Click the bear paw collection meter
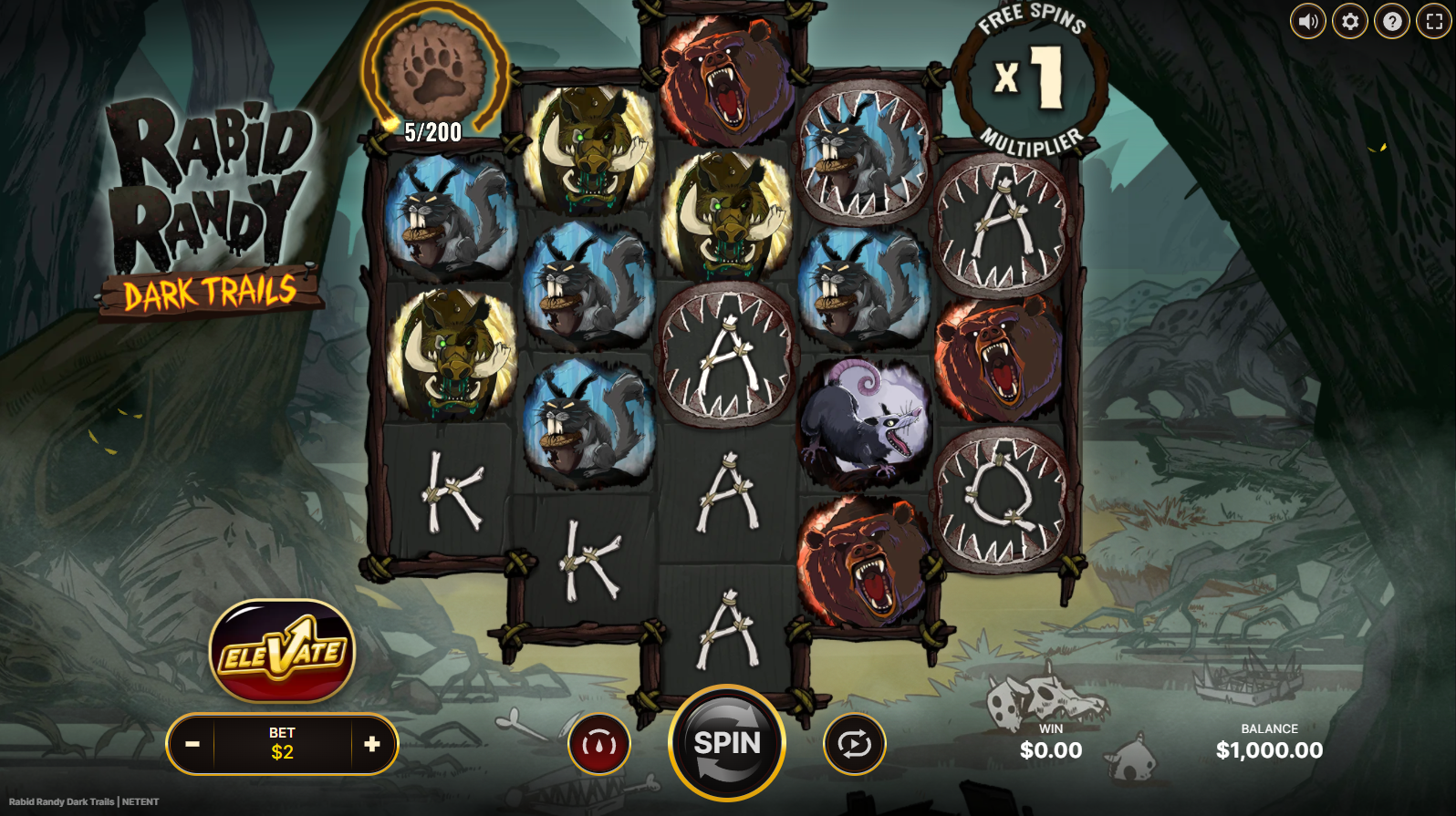Image resolution: width=1456 pixels, height=816 pixels. pyautogui.click(x=432, y=71)
